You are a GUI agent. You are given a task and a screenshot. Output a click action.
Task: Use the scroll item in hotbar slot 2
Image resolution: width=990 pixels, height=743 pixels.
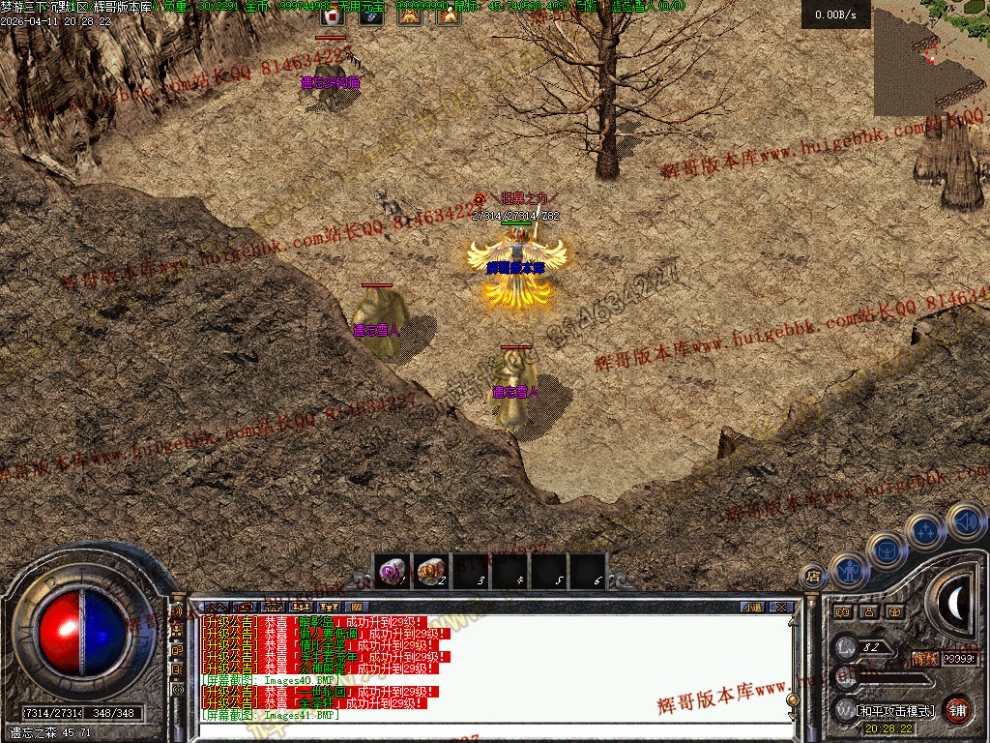pos(431,572)
